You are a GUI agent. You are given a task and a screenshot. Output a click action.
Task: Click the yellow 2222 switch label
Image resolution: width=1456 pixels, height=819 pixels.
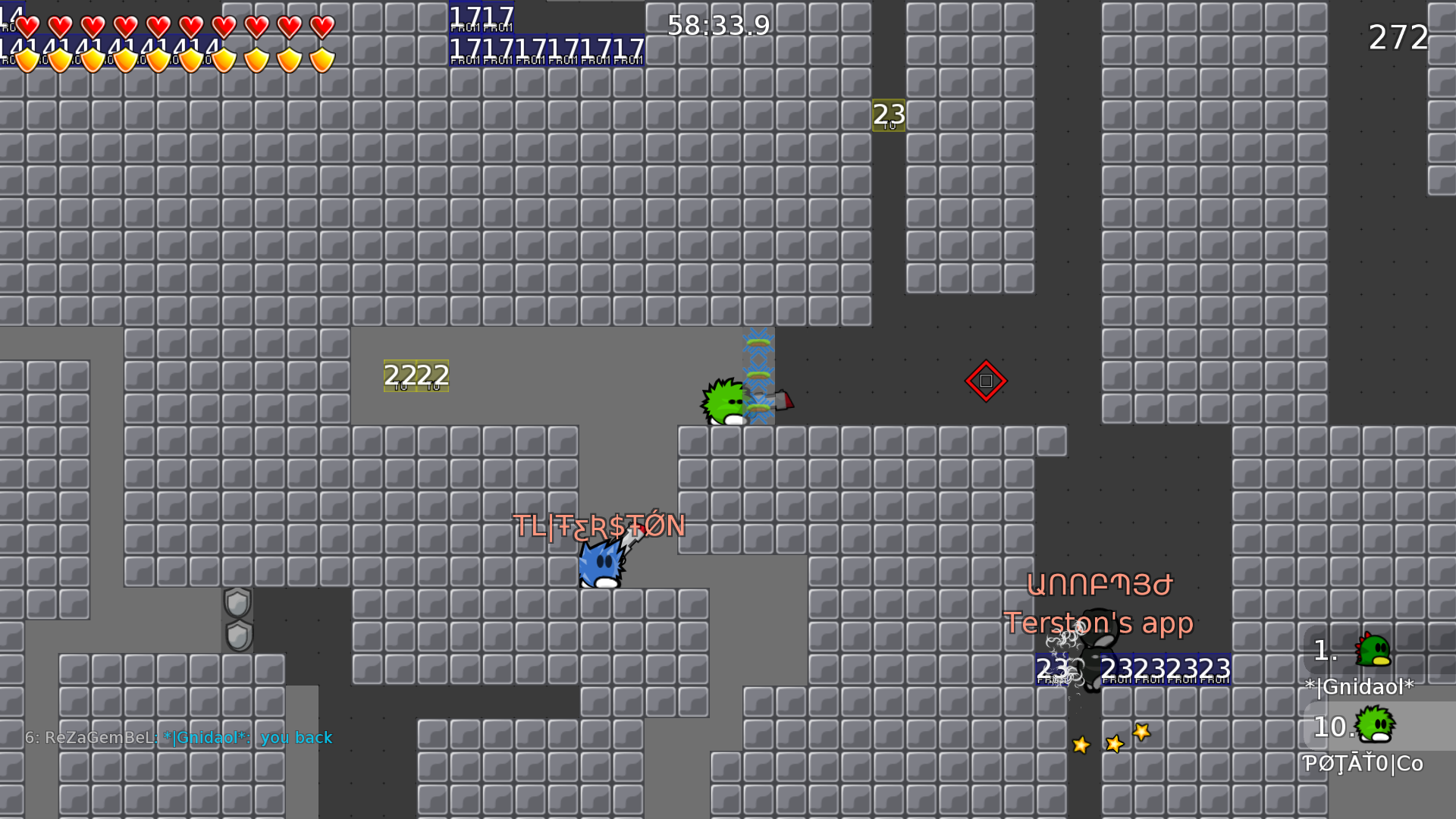[x=416, y=374]
